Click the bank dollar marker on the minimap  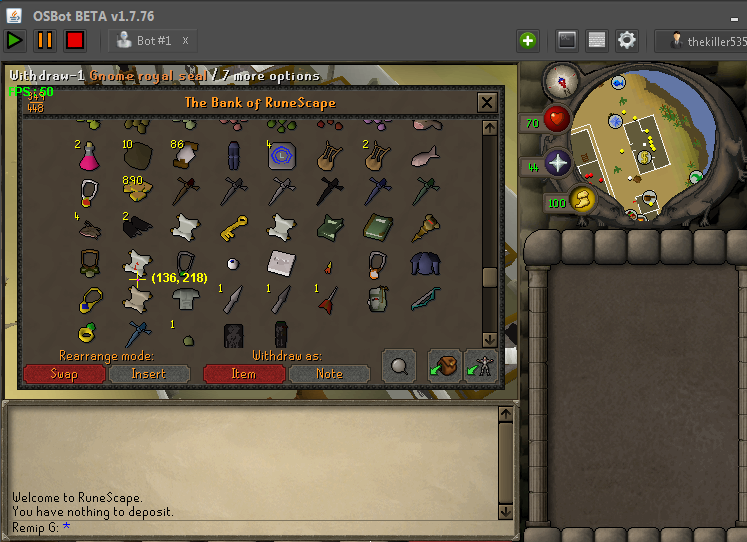click(645, 156)
